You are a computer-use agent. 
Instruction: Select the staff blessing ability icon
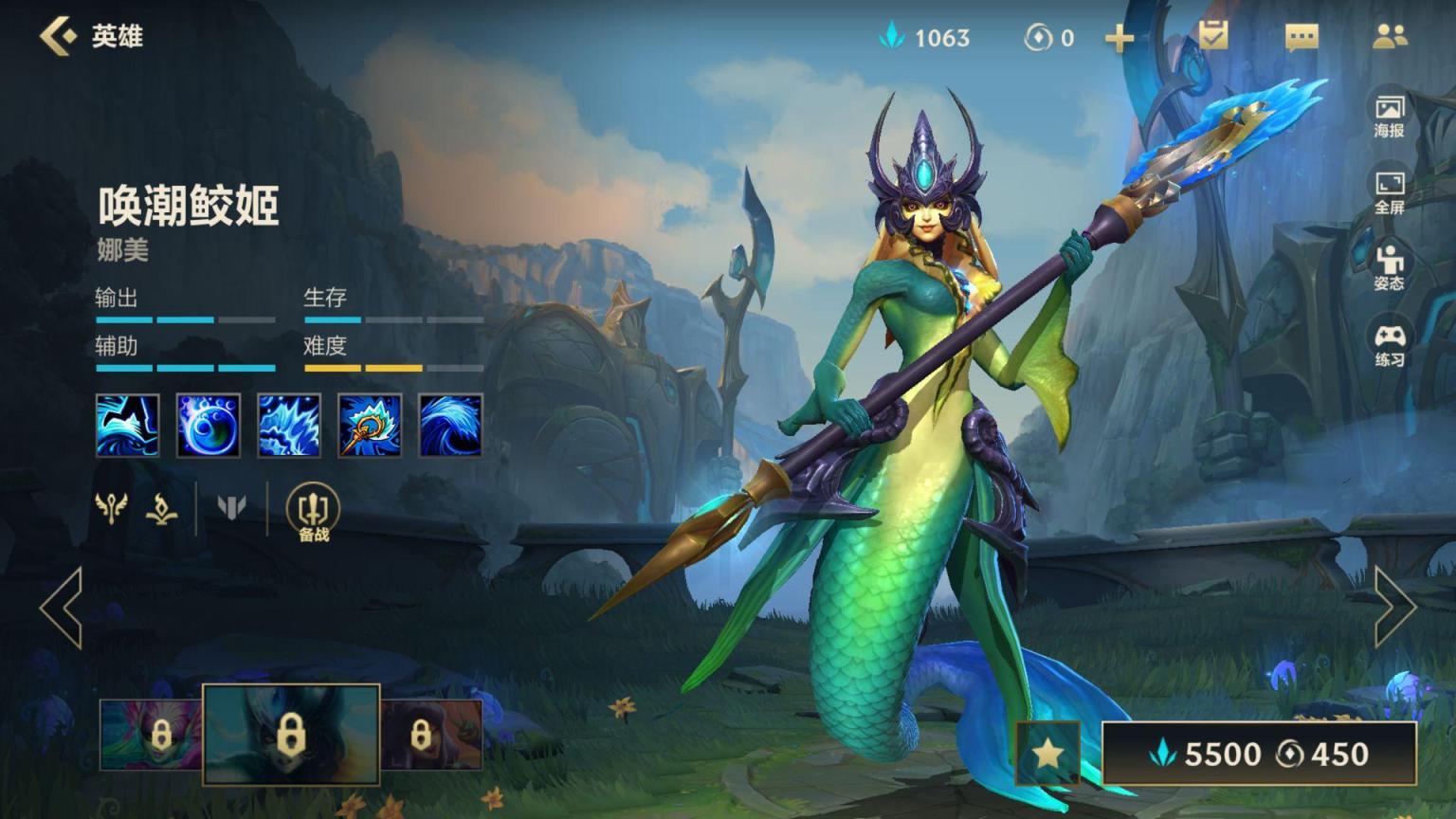click(370, 426)
